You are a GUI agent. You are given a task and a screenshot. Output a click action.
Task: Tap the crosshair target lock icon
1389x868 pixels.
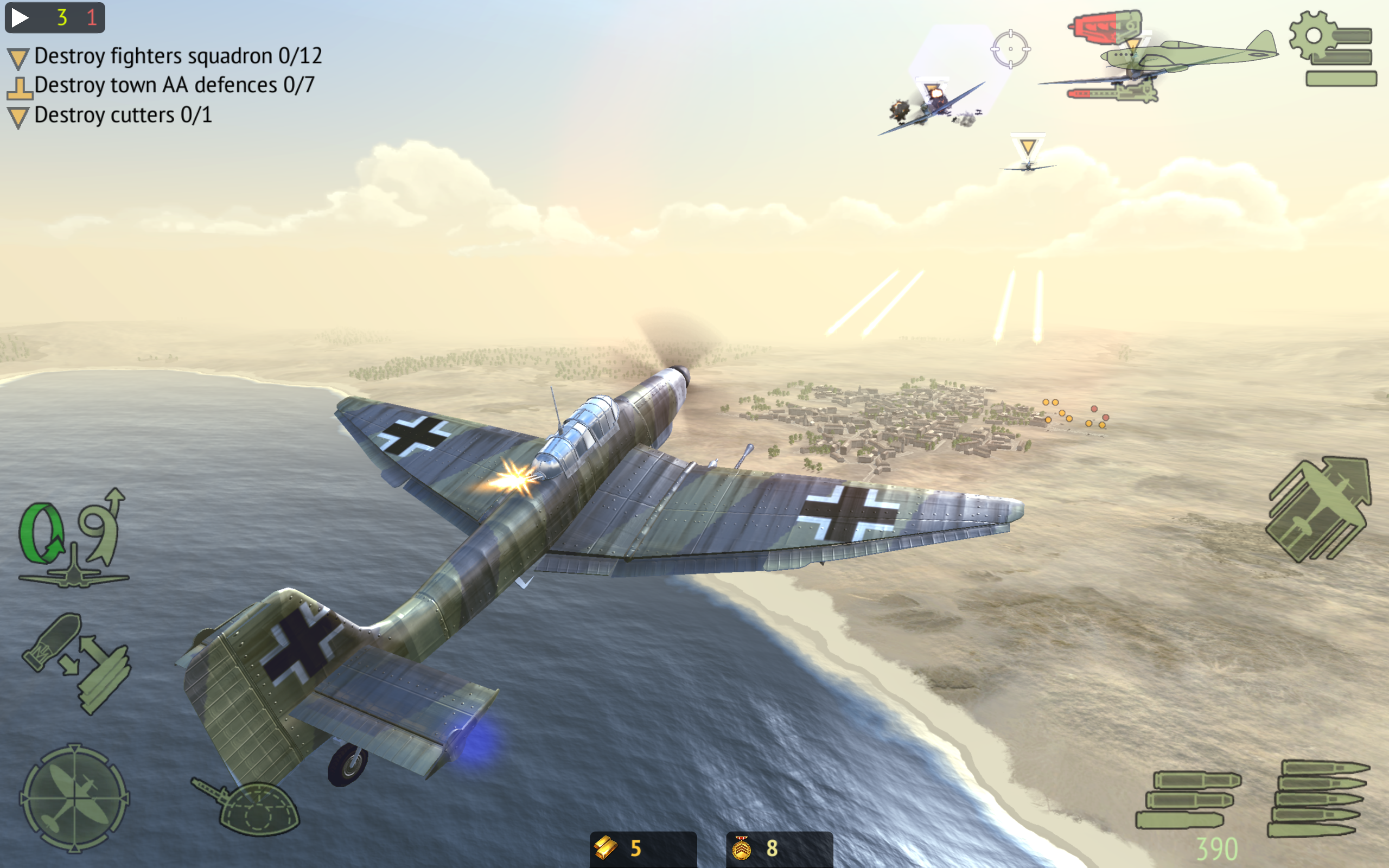1010,49
